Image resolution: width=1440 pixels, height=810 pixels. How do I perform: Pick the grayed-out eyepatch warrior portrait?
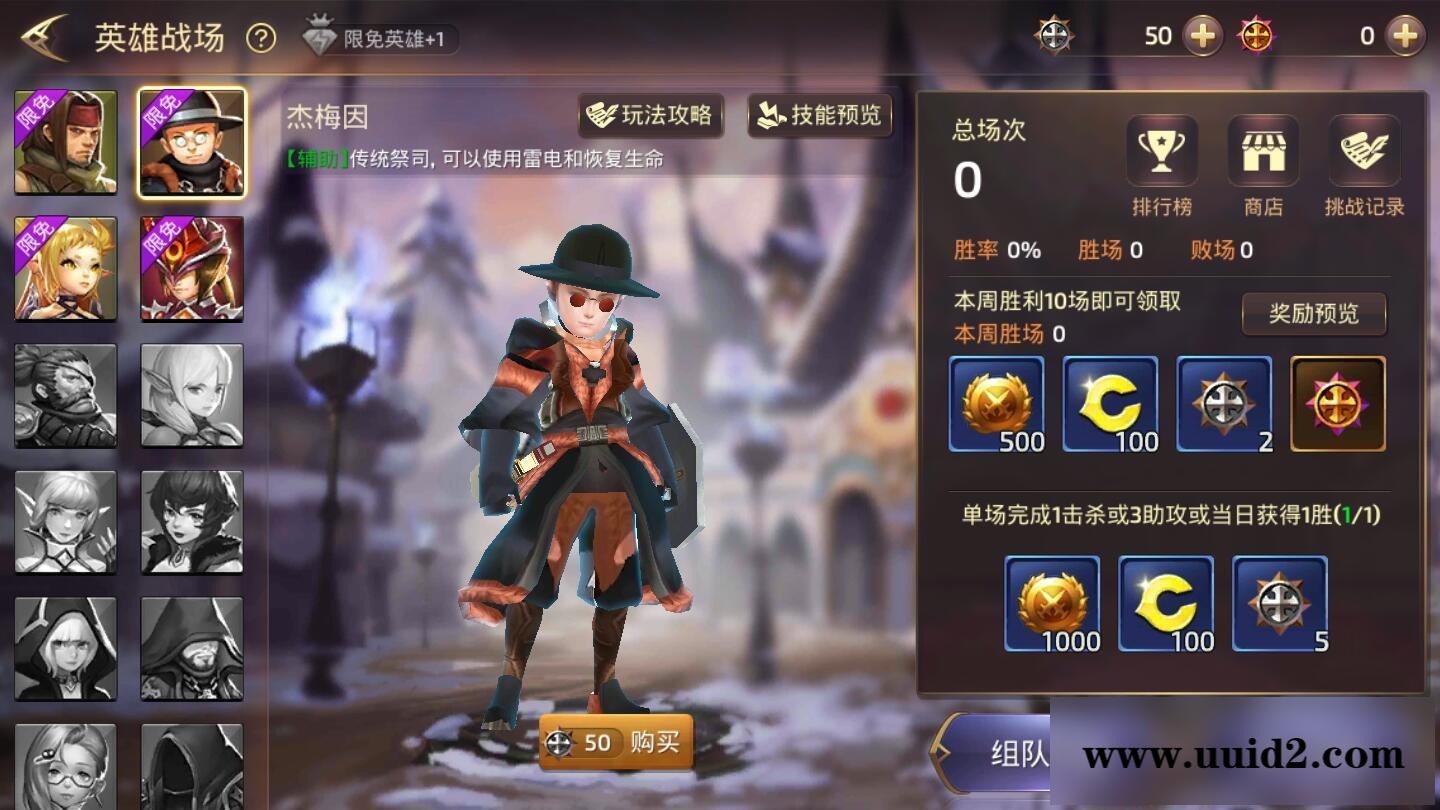click(66, 393)
